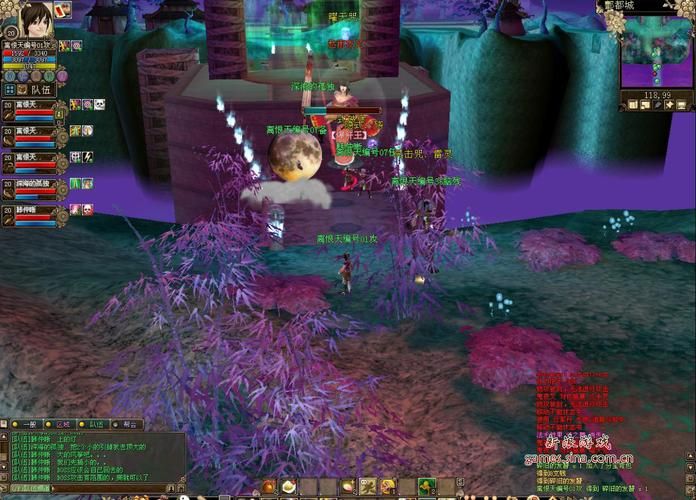Switch to the 区域 chat tab
Image resolution: width=696 pixels, height=500 pixels.
point(63,425)
